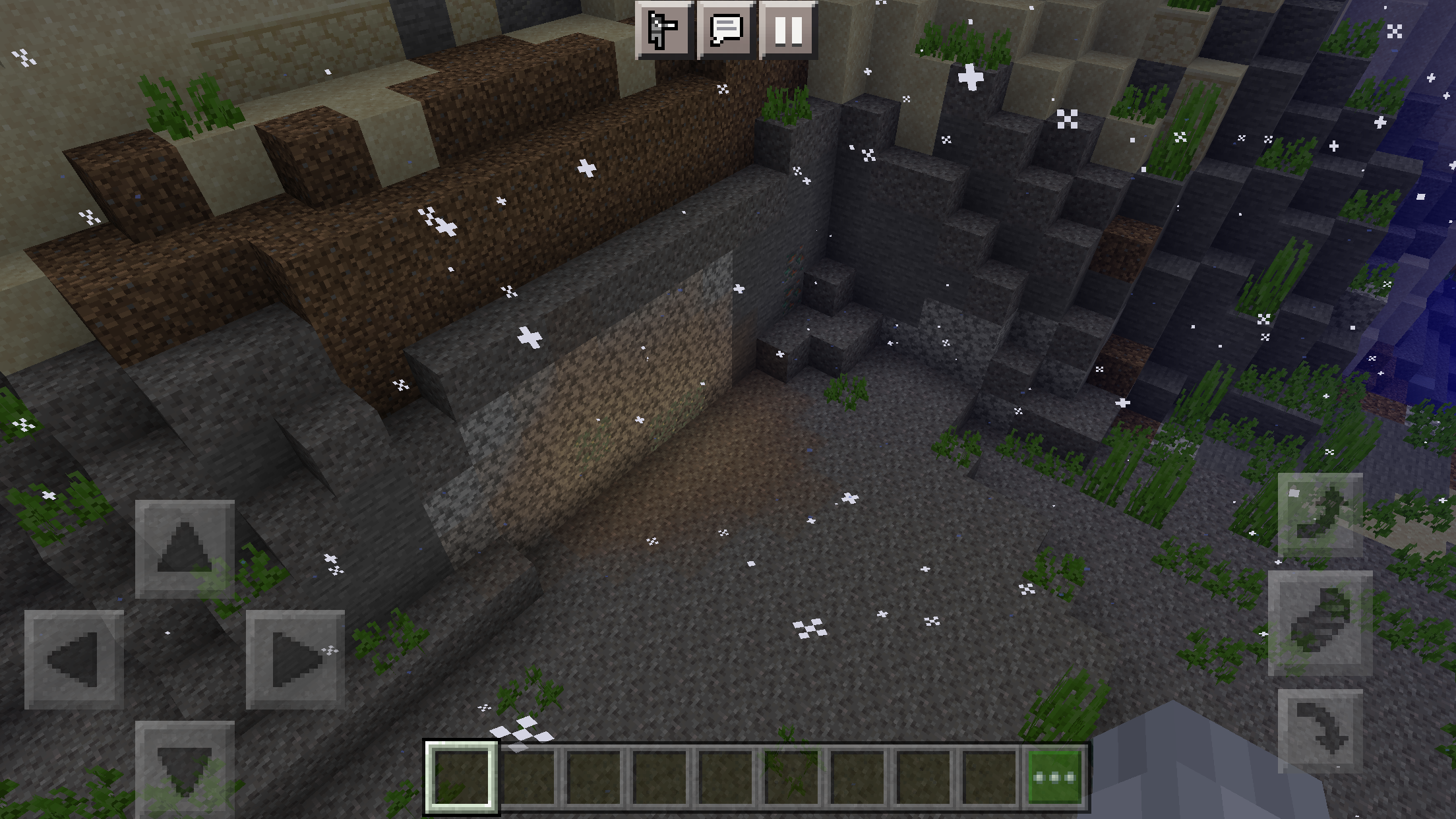This screenshot has width=1456, height=819.
Task: Tap the swim-up arrow button
Action: tap(1320, 514)
